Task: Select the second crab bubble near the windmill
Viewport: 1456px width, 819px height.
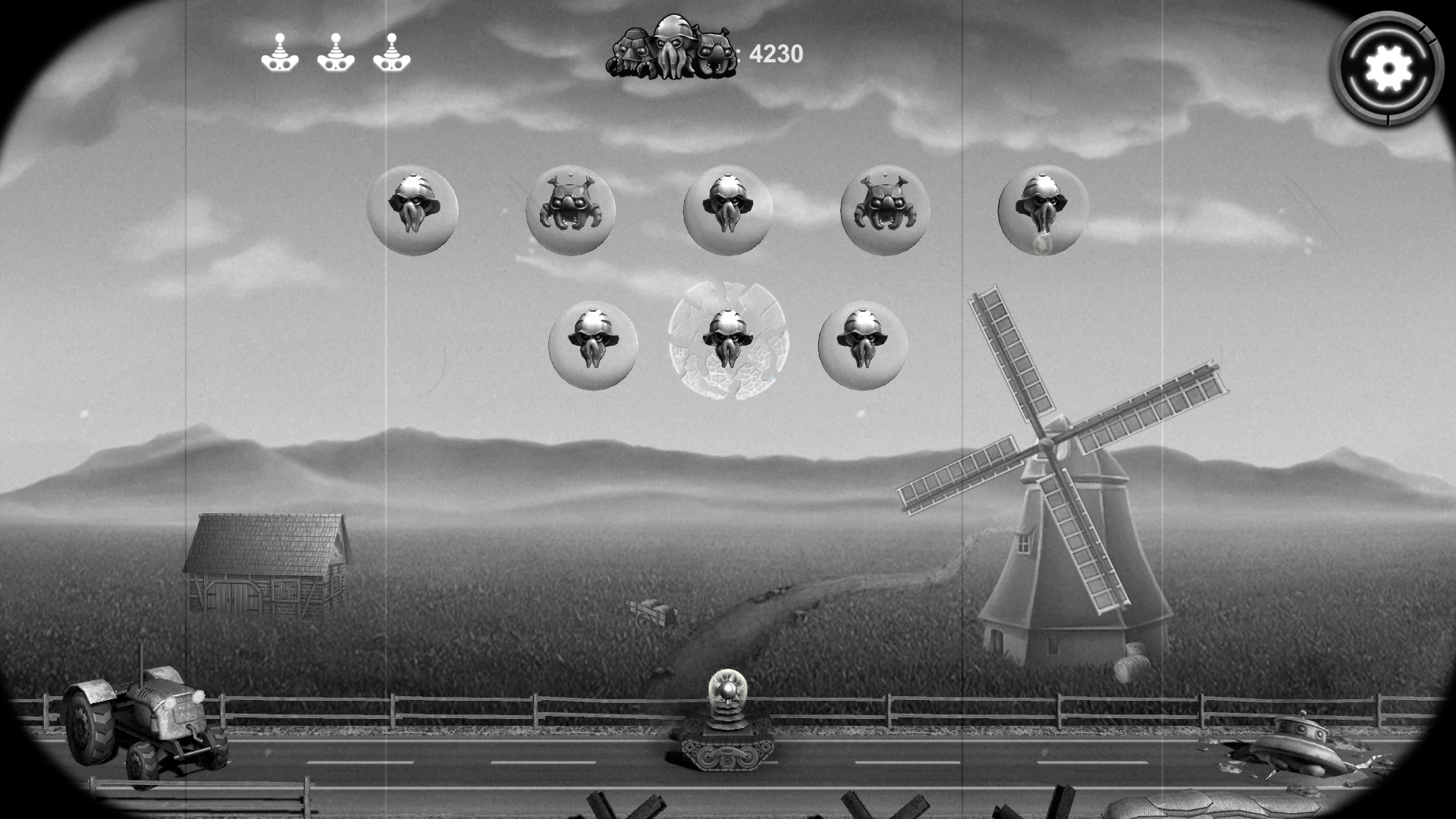Action: pyautogui.click(x=884, y=211)
